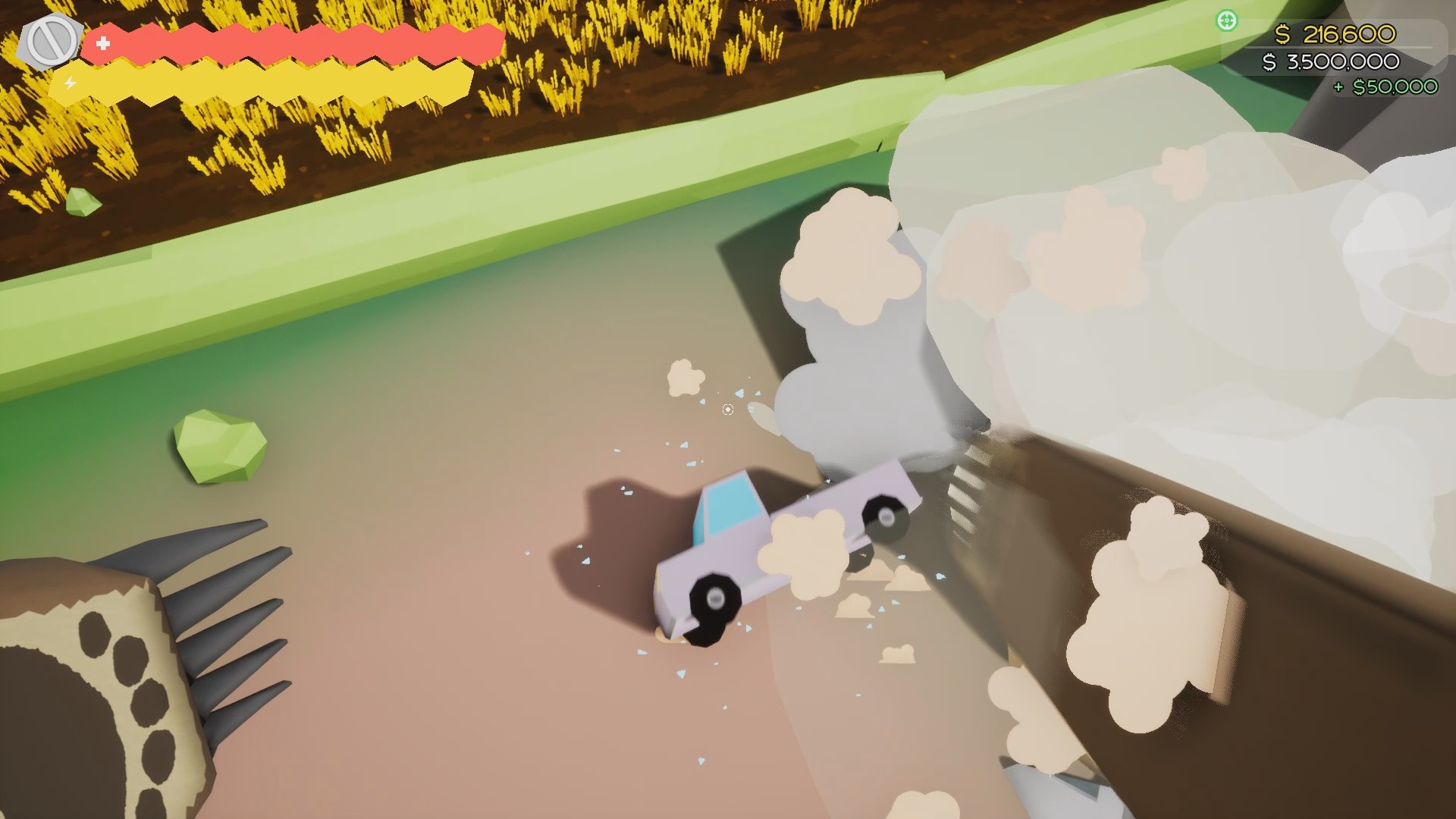The height and width of the screenshot is (819, 1456).
Task: Select the white plus icon on the health bar
Action: [x=103, y=43]
